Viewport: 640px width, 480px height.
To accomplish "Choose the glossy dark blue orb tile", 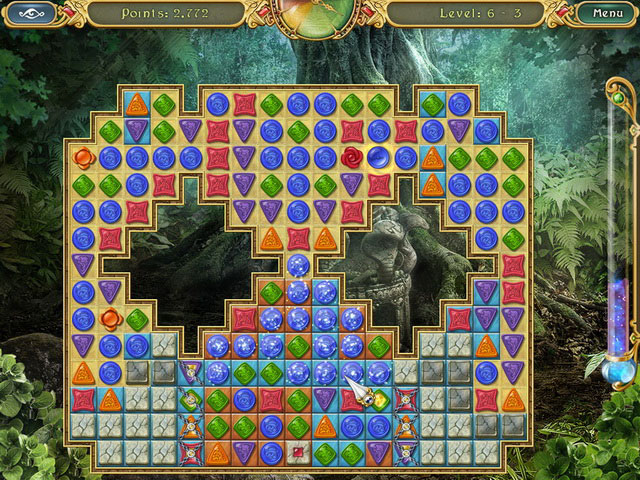I will (x=379, y=157).
